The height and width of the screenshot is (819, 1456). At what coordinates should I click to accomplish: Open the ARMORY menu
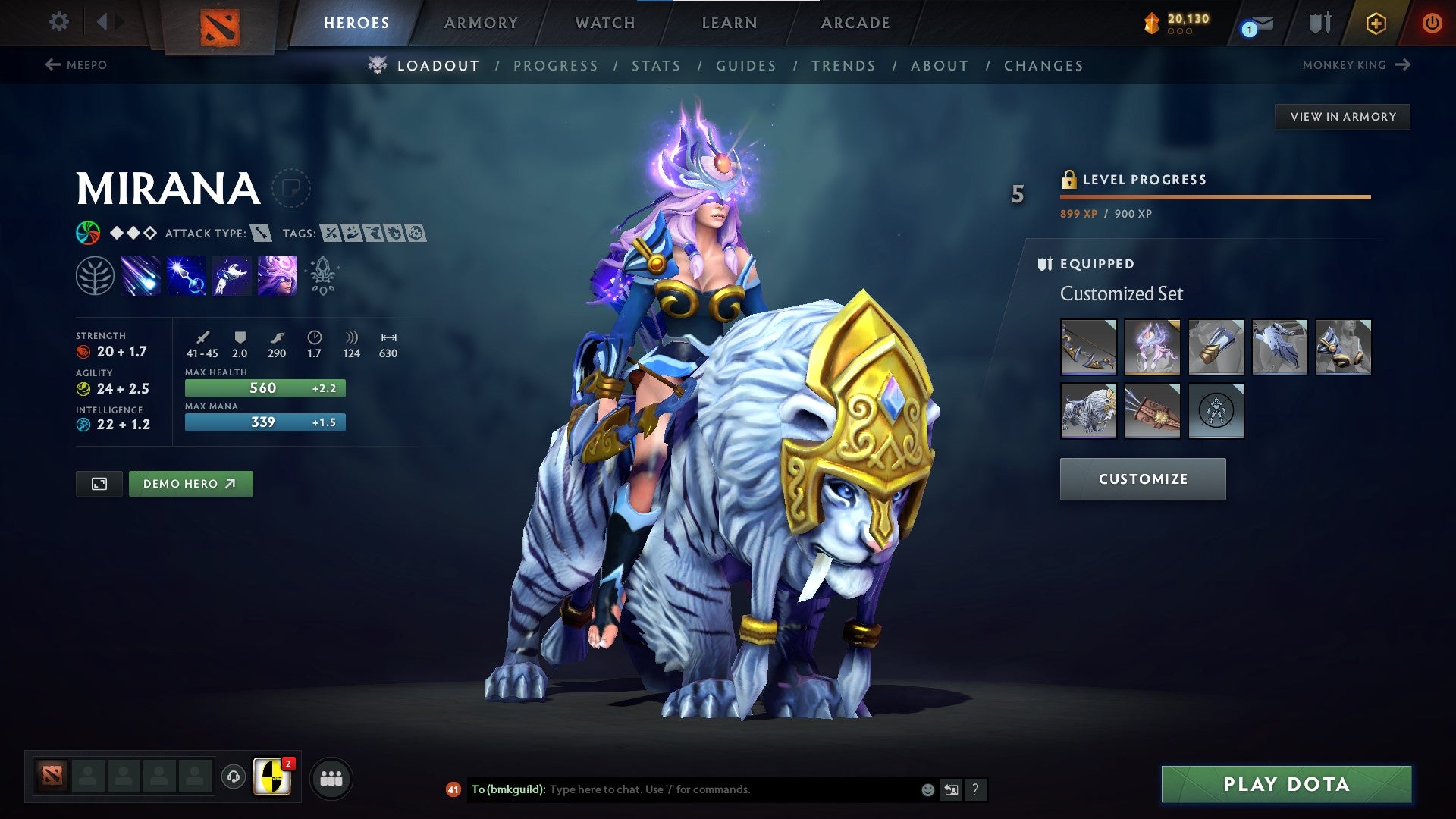coord(482,23)
